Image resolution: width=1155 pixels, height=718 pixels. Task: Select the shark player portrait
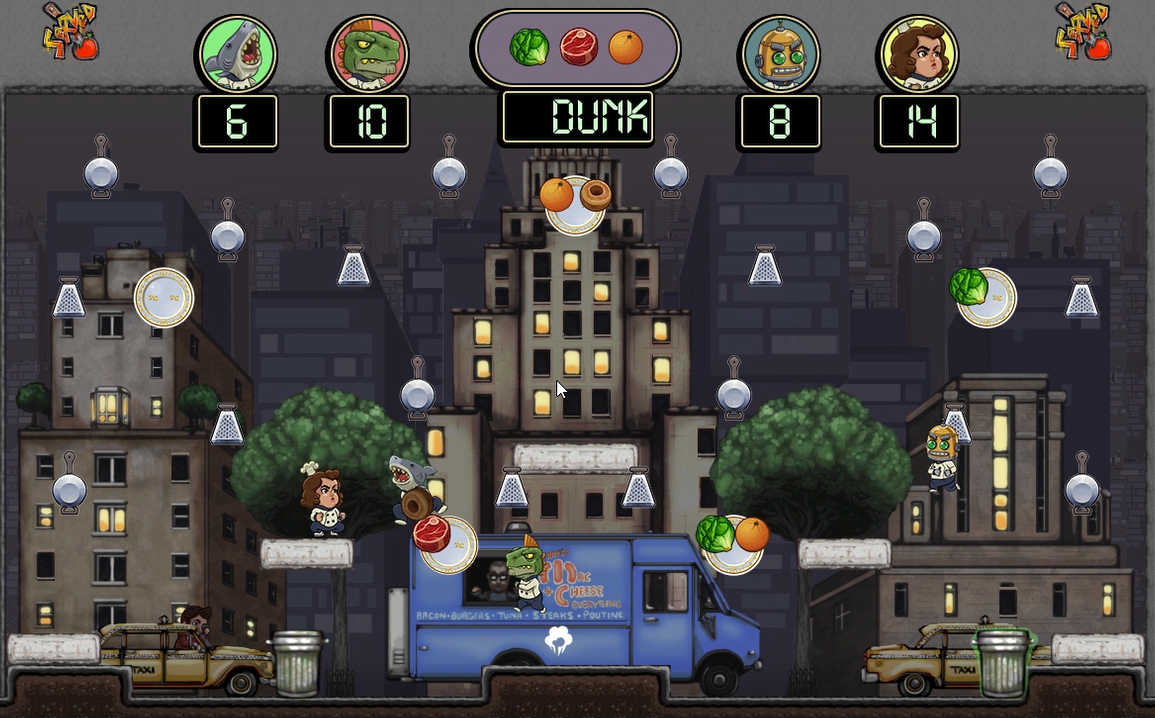[x=237, y=53]
